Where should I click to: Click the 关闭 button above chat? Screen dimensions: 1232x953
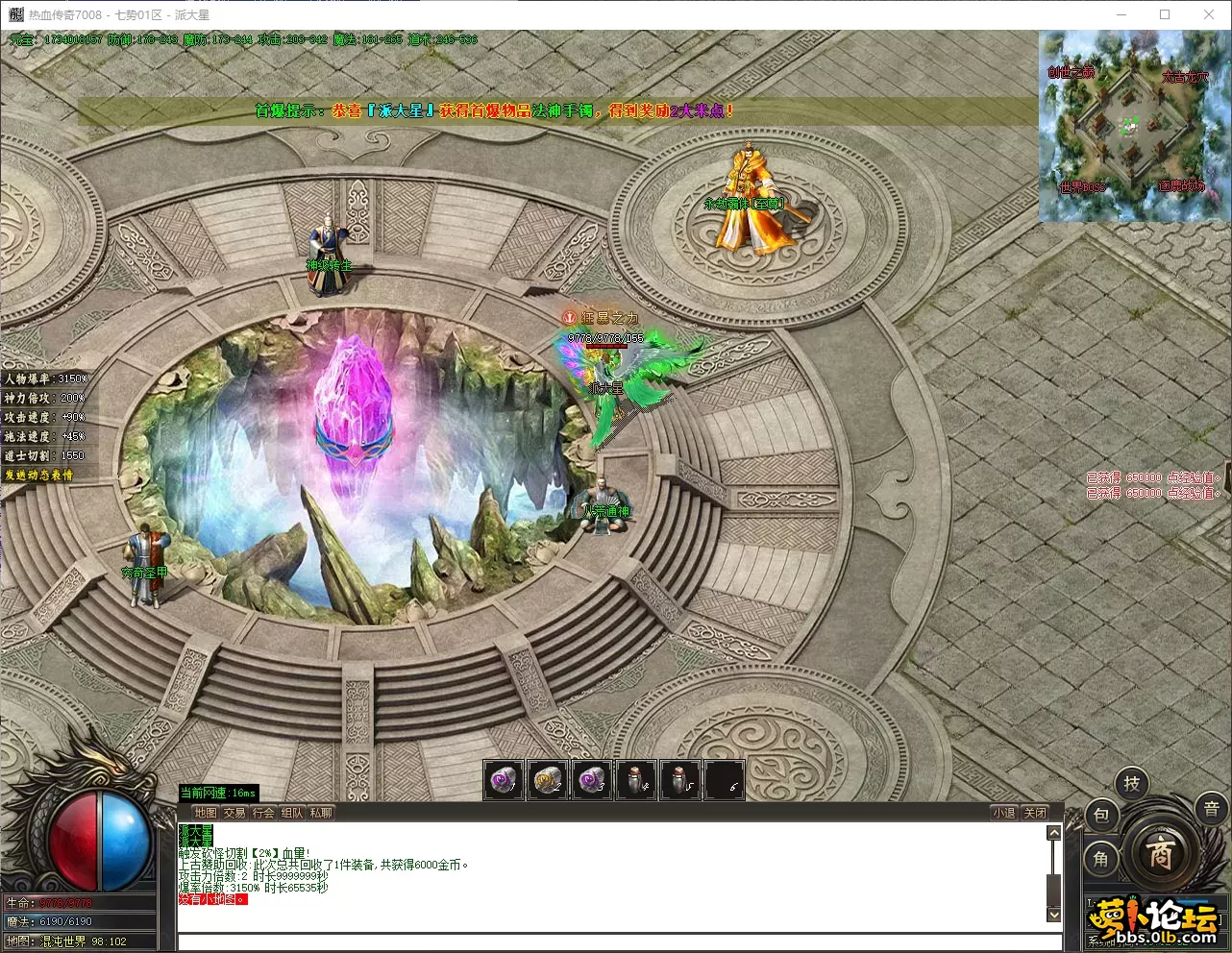[x=1035, y=813]
